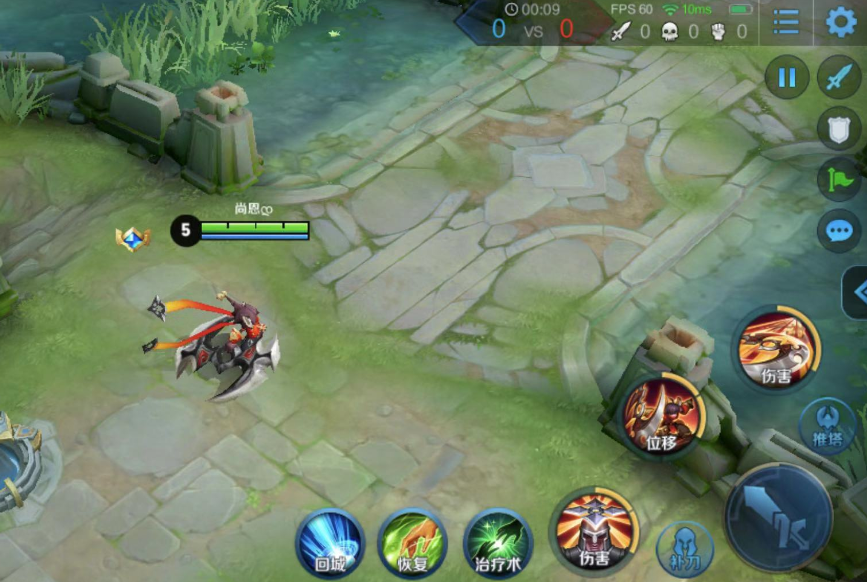The width and height of the screenshot is (867, 582).
Task: Open the chat bubble button
Action: [x=838, y=232]
